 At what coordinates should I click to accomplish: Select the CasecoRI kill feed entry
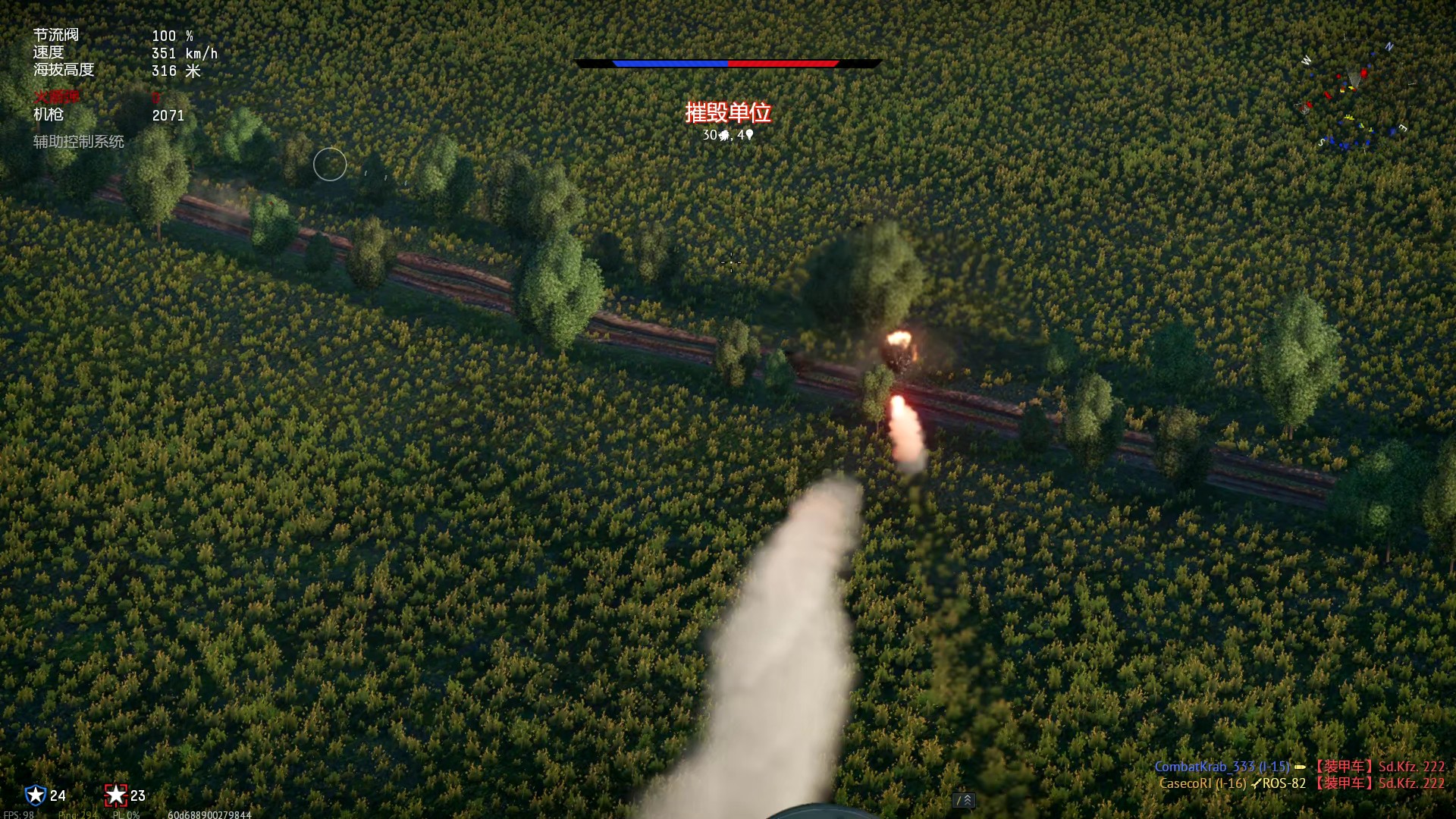click(1301, 783)
